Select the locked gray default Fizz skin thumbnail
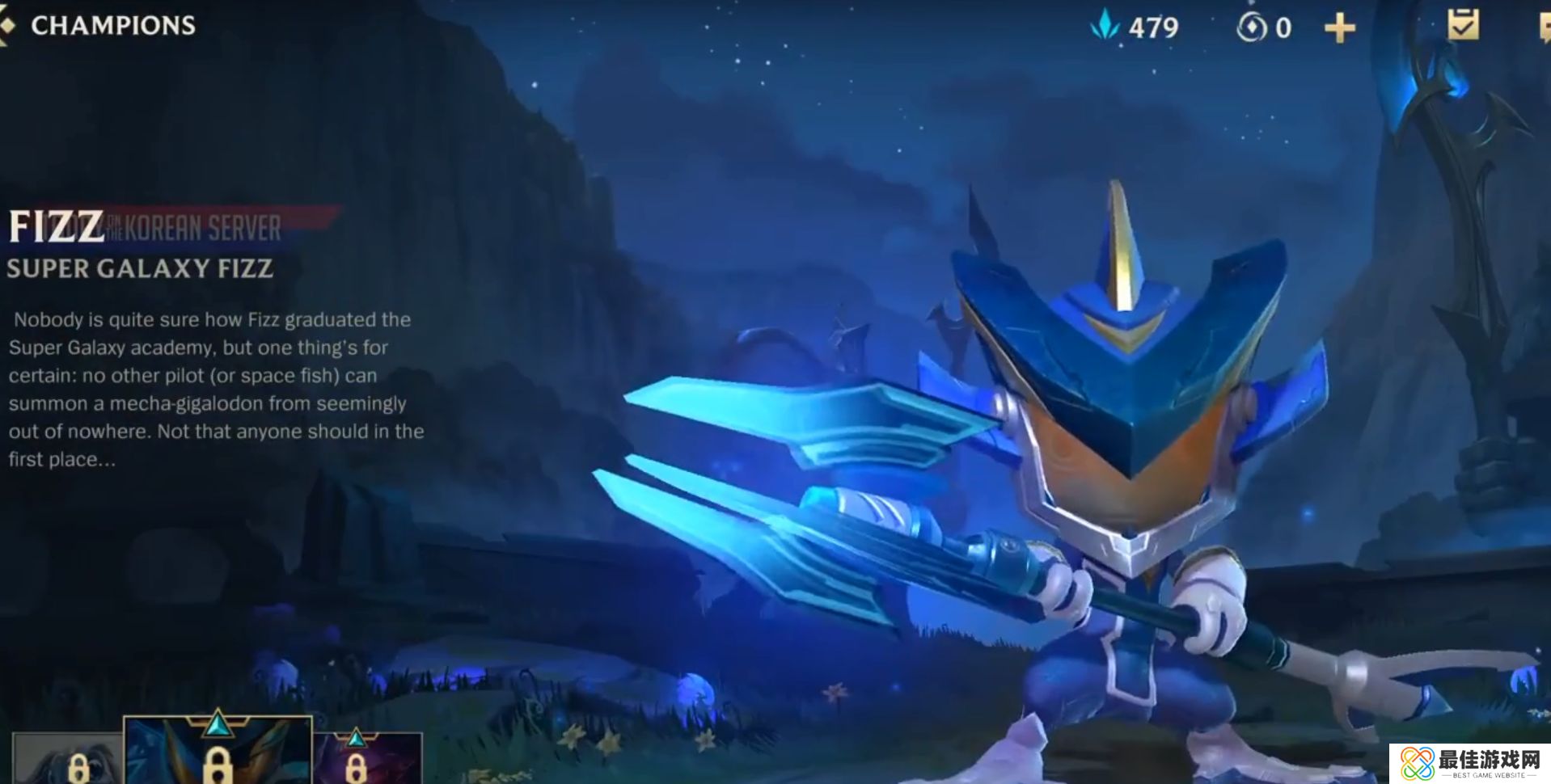The width and height of the screenshot is (1551, 784). [68, 760]
